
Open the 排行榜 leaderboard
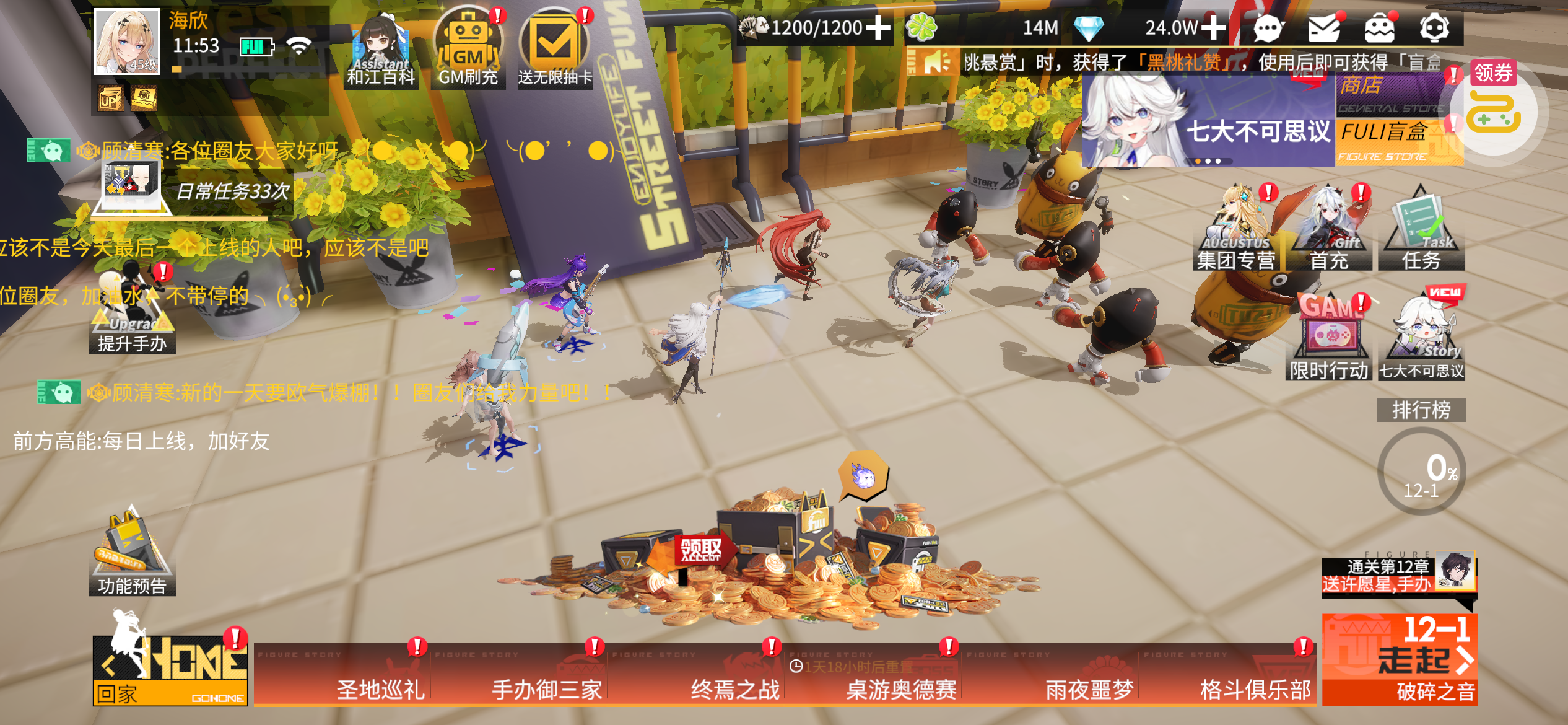[x=1421, y=410]
